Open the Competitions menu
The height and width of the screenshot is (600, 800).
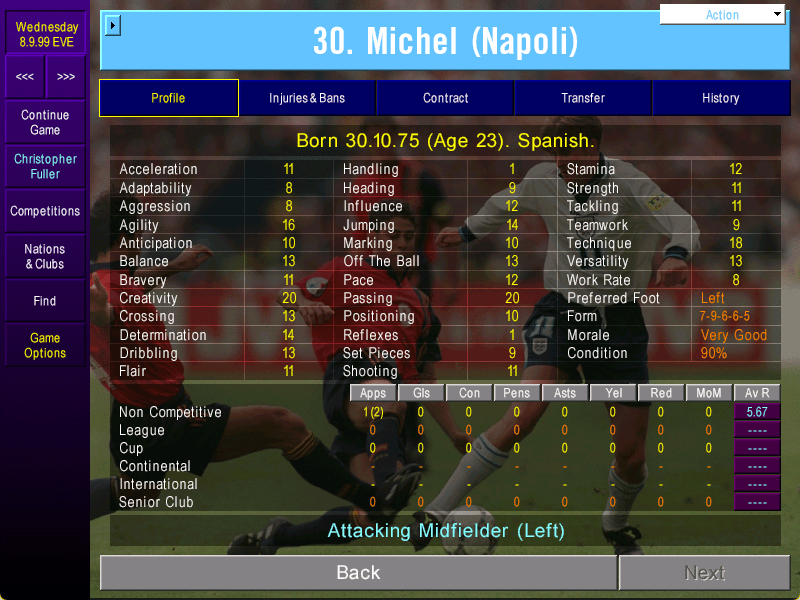pyautogui.click(x=45, y=211)
